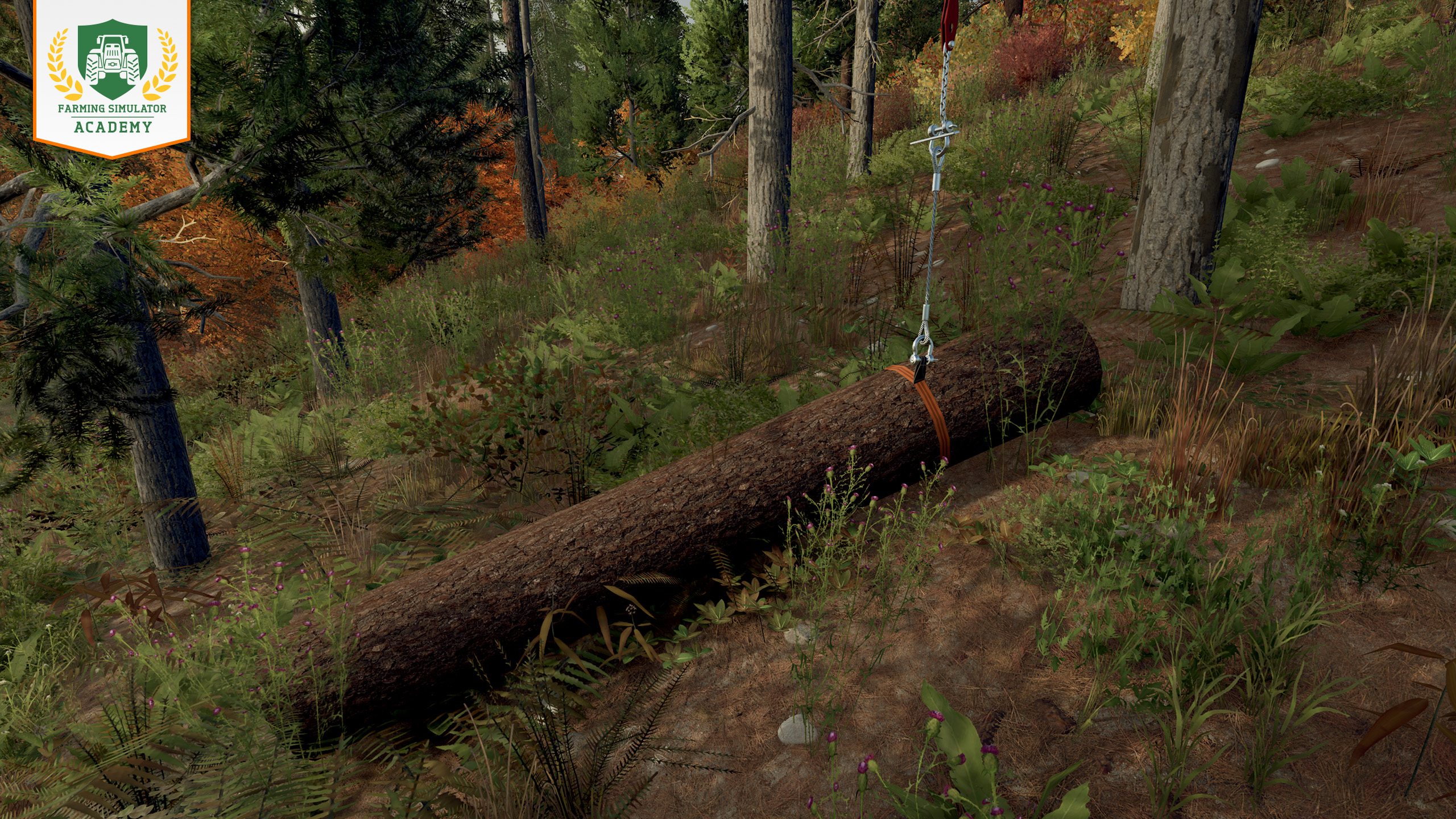Click the Farming Simulator Academy logo badge

(x=112, y=77)
